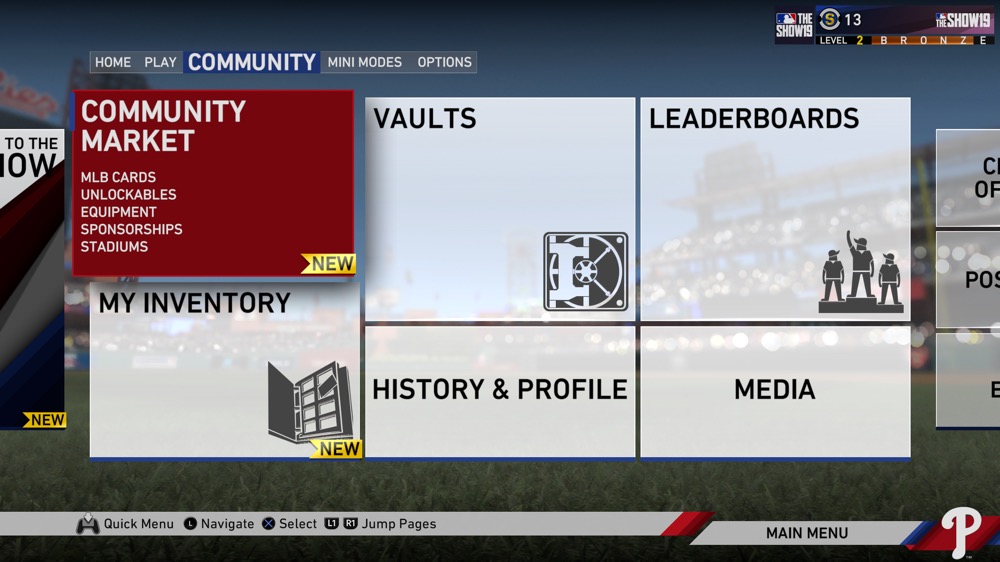Select the Community tab
This screenshot has width=1000, height=562.
click(252, 62)
